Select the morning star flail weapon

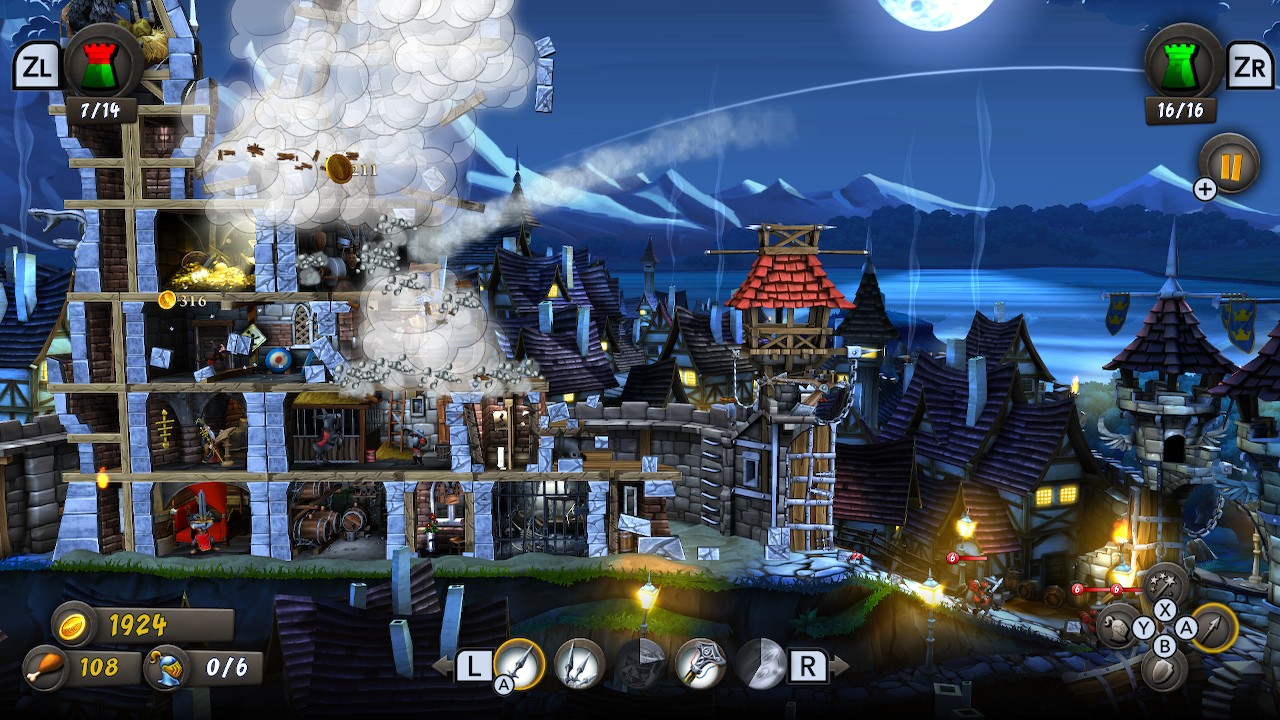tap(701, 664)
